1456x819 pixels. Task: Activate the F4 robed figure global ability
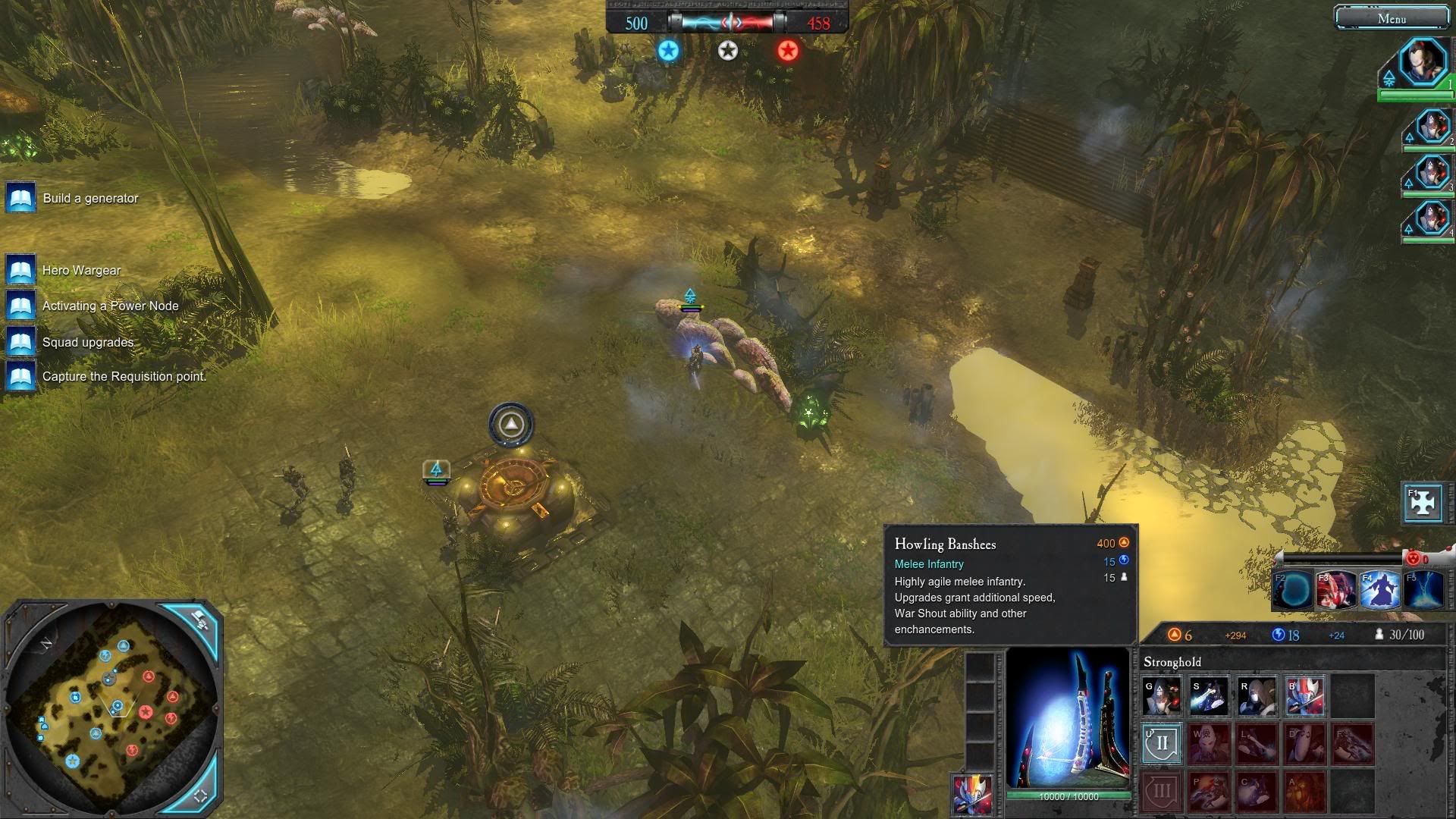1379,590
